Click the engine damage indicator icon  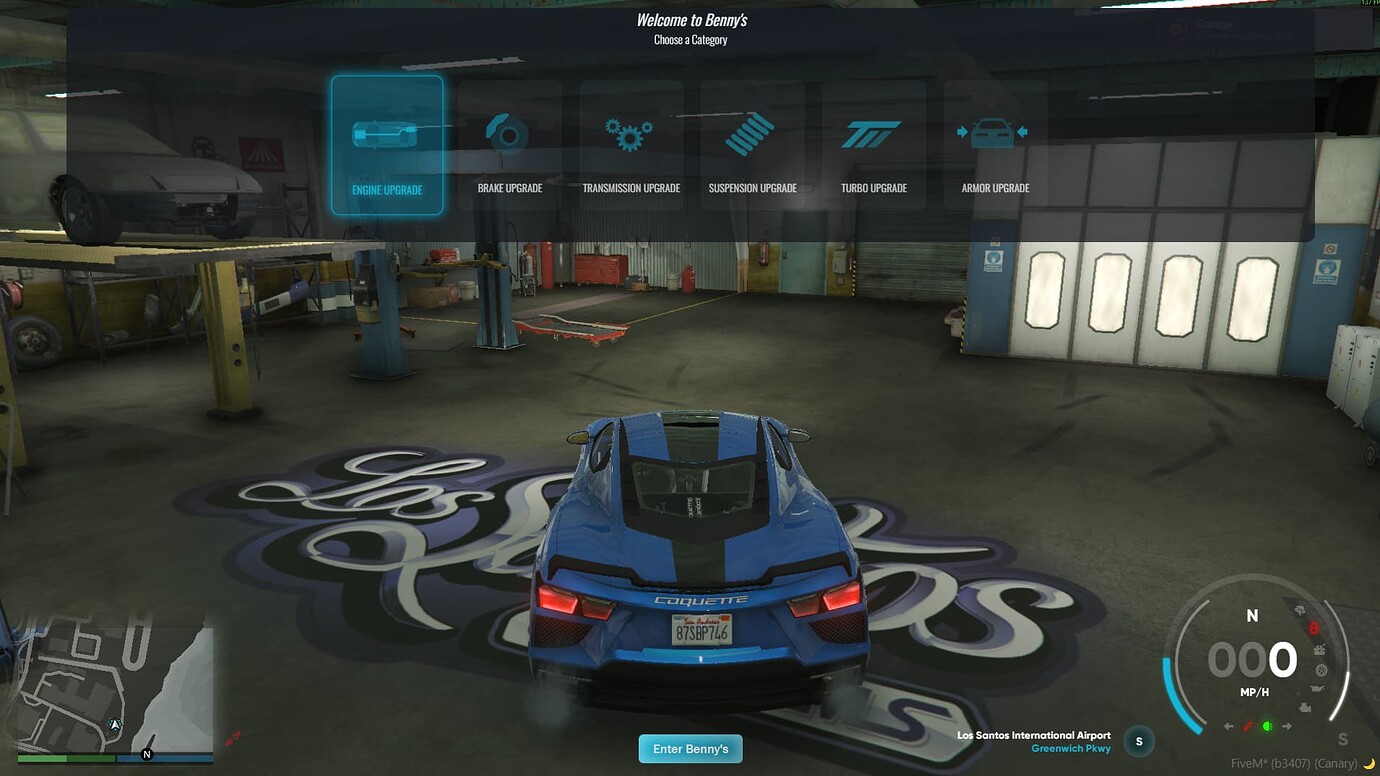click(x=1305, y=706)
